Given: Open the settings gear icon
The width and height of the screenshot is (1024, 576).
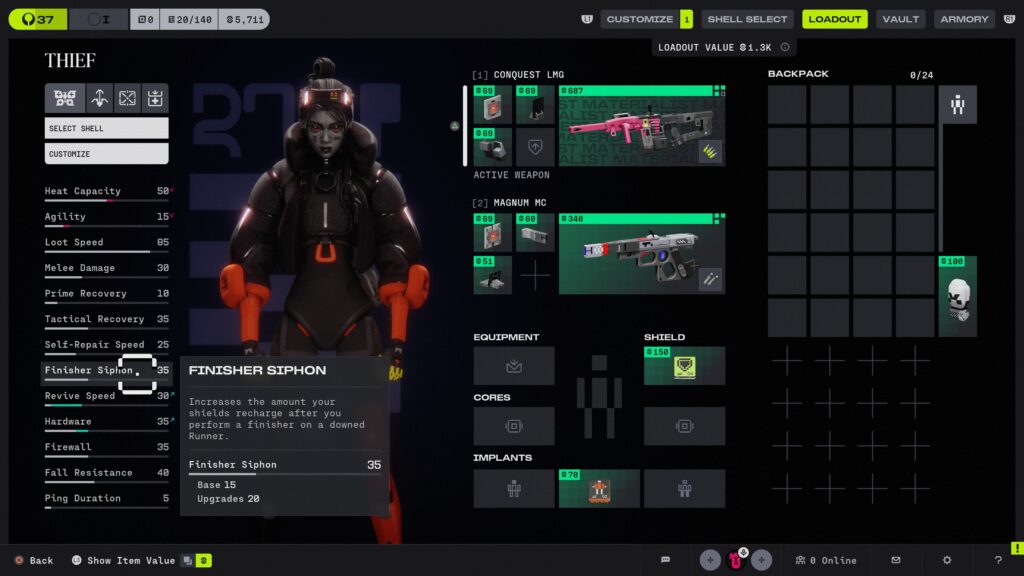Looking at the screenshot, I should coord(947,560).
